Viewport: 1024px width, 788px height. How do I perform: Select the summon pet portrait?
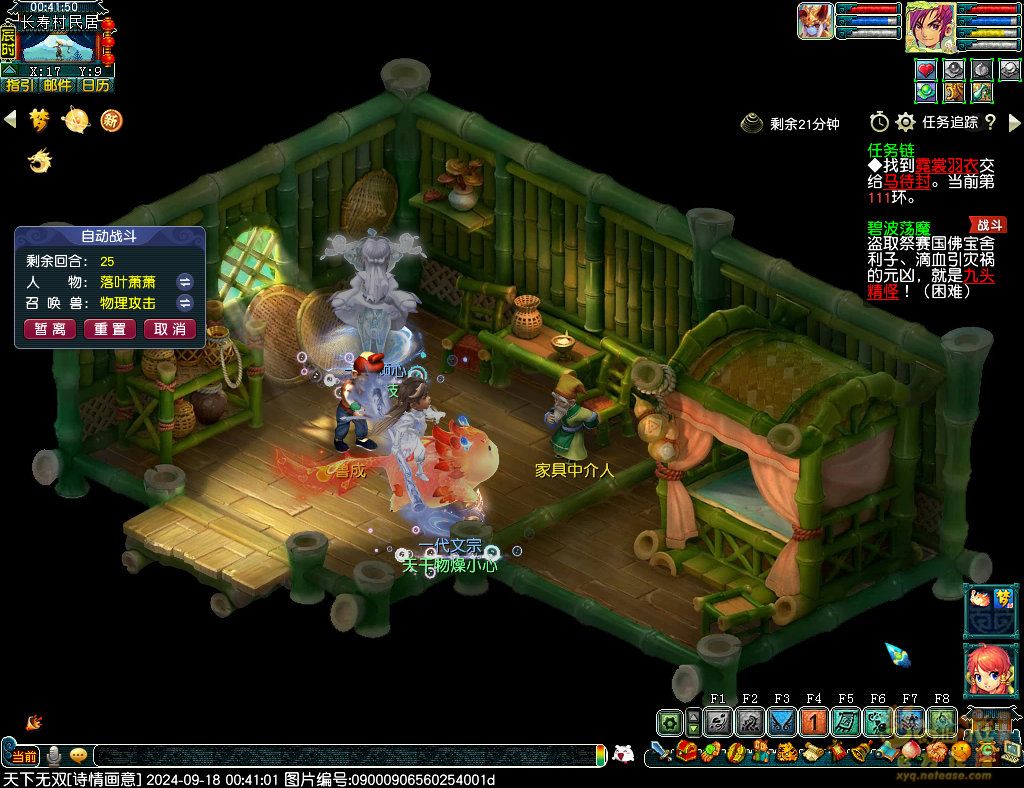pyautogui.click(x=815, y=21)
